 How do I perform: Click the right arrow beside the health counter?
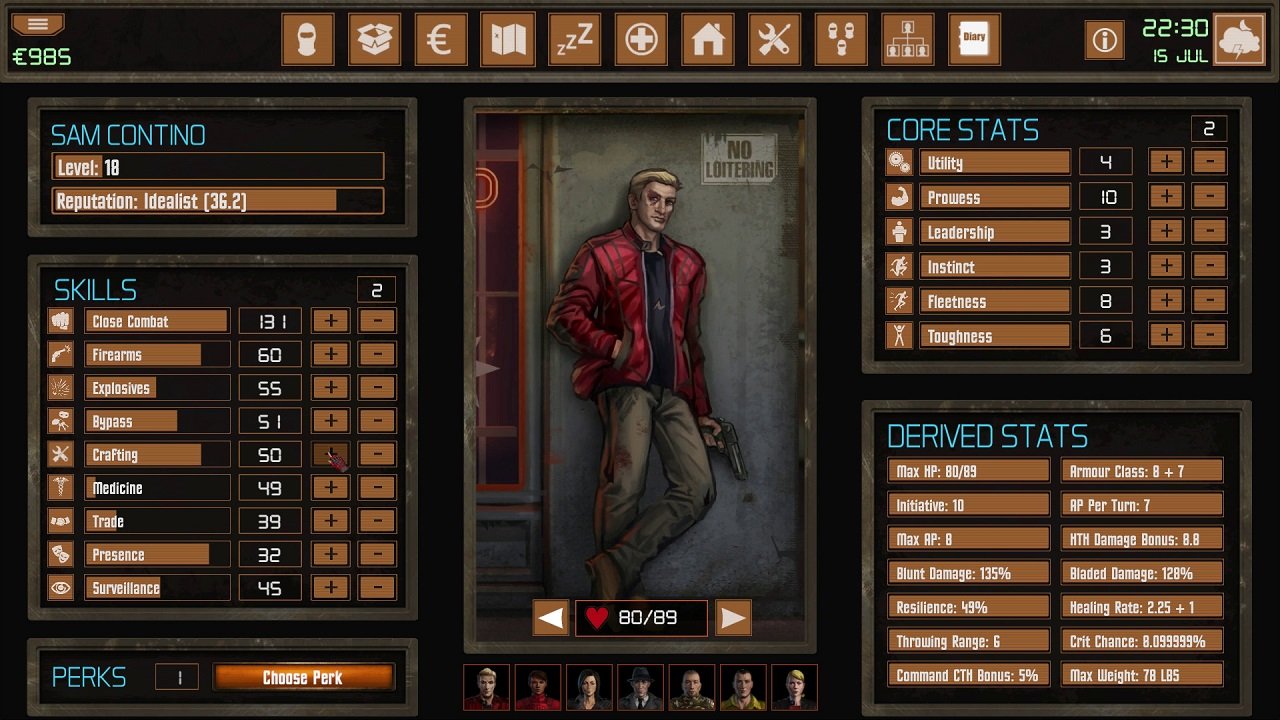pyautogui.click(x=734, y=618)
